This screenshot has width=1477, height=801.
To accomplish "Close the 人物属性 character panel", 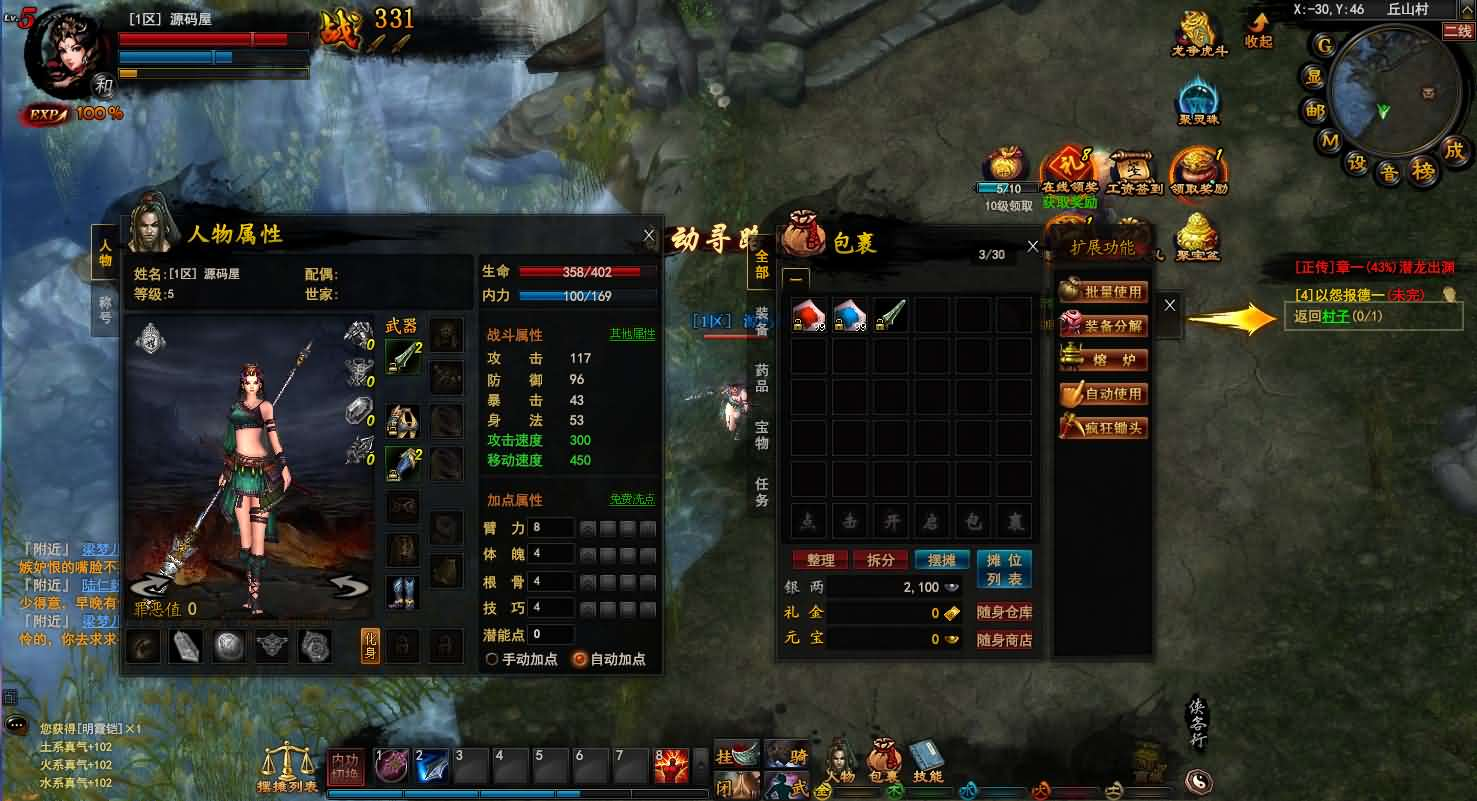I will [648, 236].
